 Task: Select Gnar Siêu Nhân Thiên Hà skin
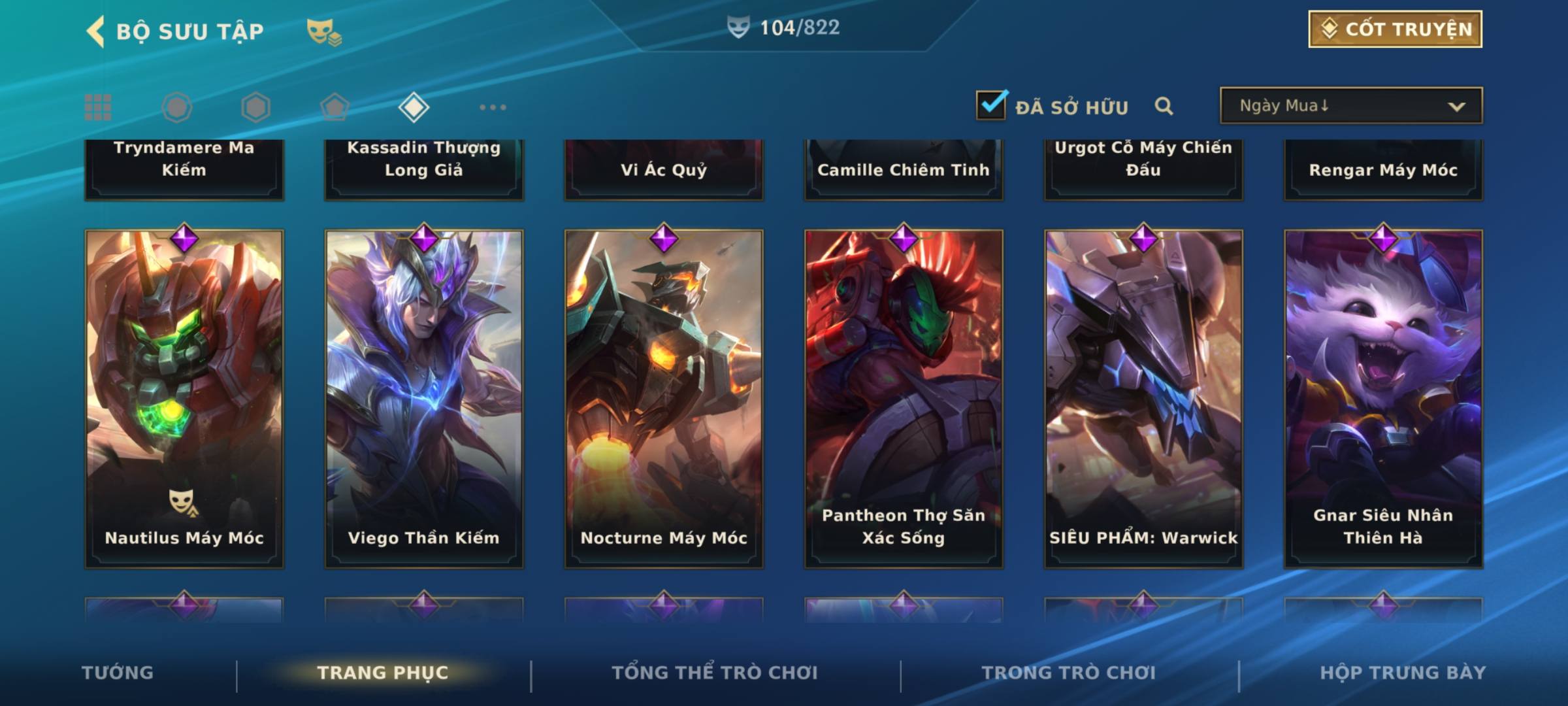[x=1383, y=399]
